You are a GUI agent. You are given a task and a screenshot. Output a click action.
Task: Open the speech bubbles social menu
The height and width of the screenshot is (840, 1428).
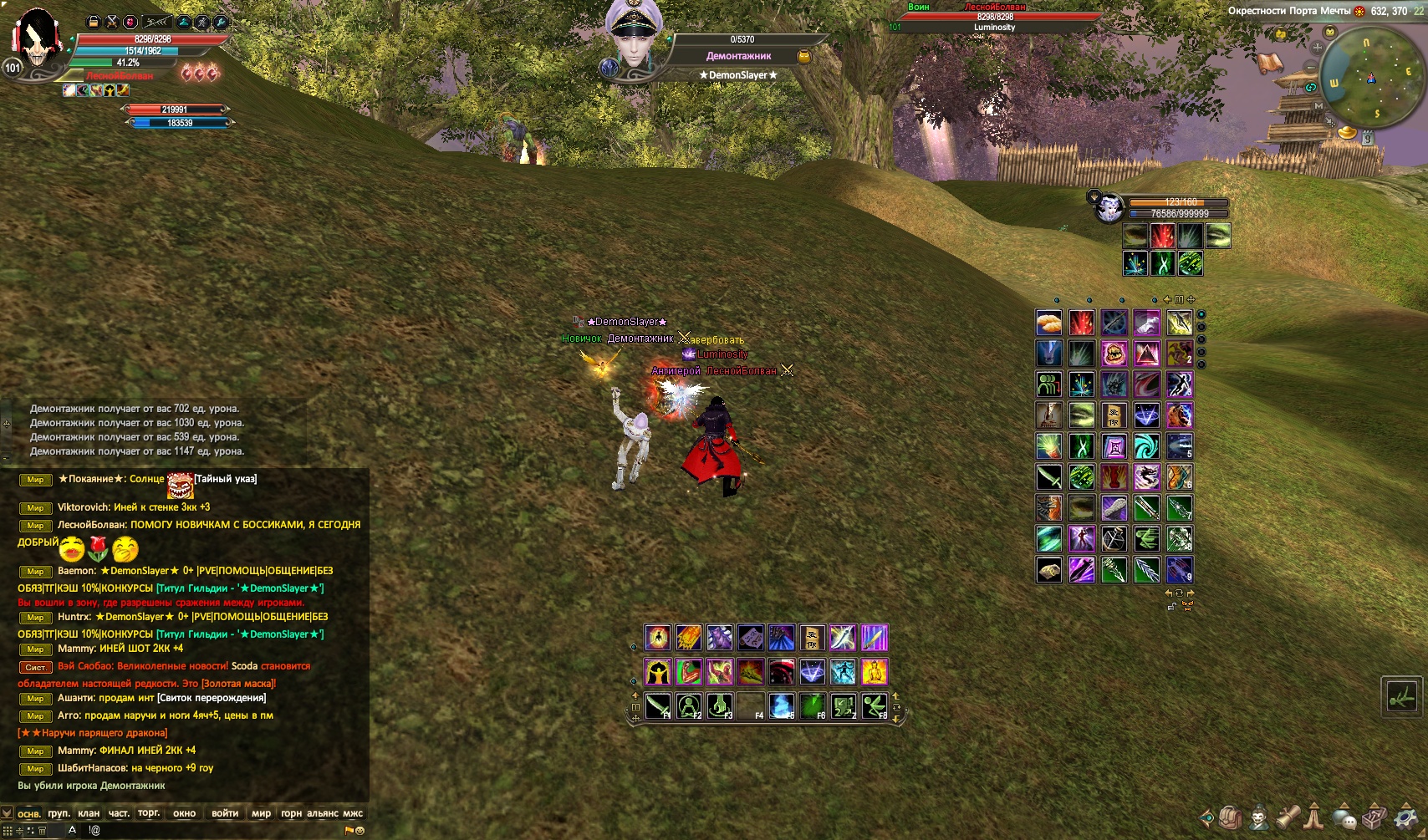coord(1345,817)
